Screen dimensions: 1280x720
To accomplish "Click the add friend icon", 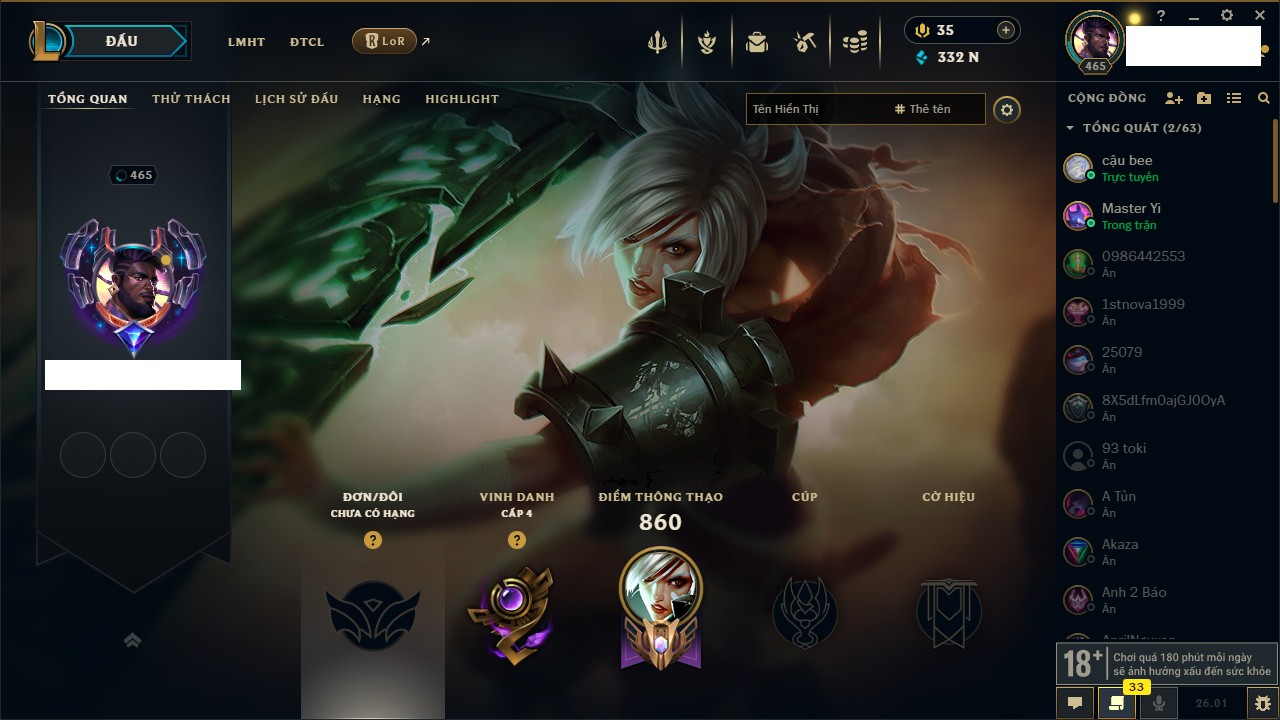I will click(1174, 98).
